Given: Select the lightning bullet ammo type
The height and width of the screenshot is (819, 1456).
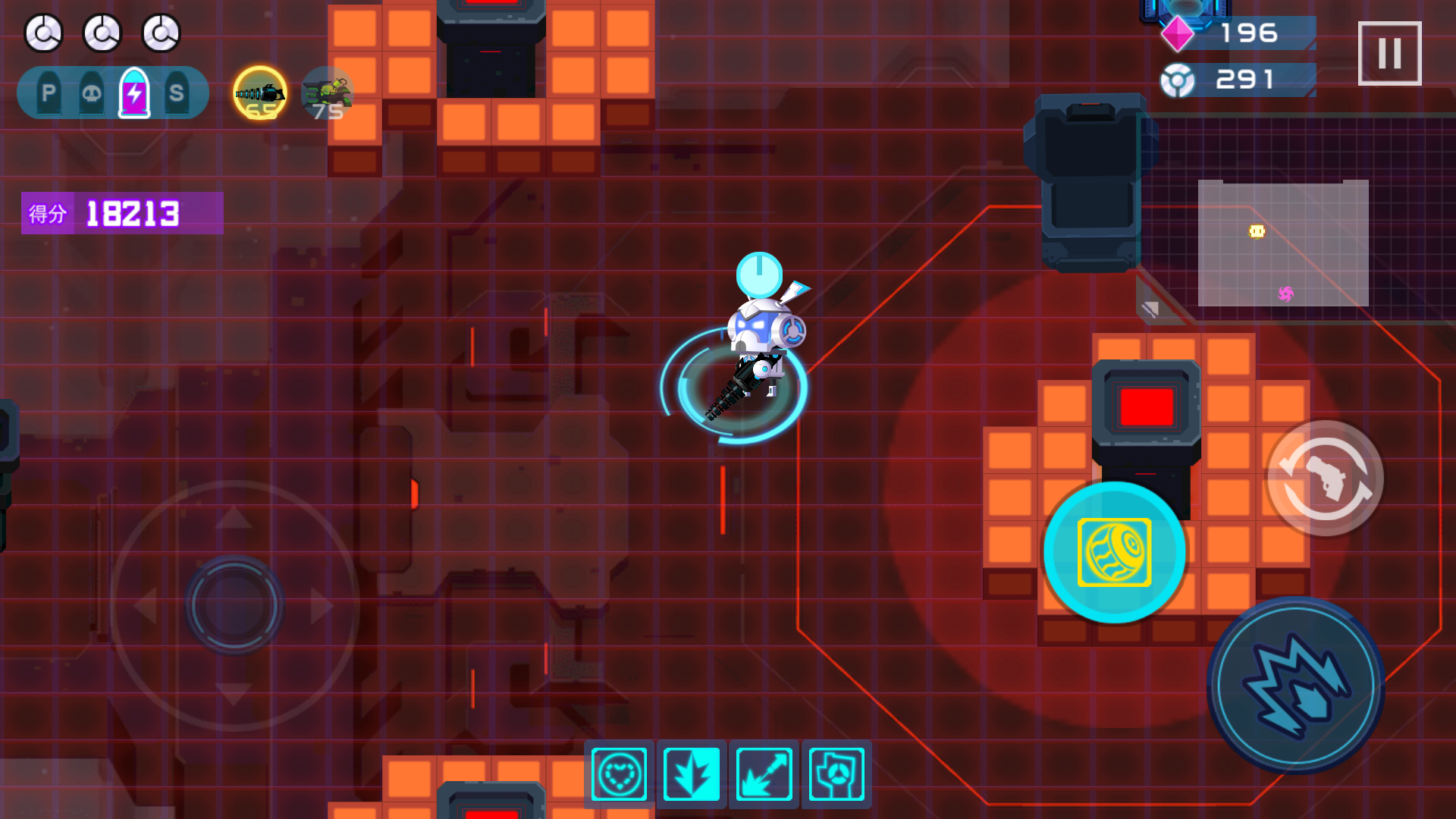Looking at the screenshot, I should [133, 93].
